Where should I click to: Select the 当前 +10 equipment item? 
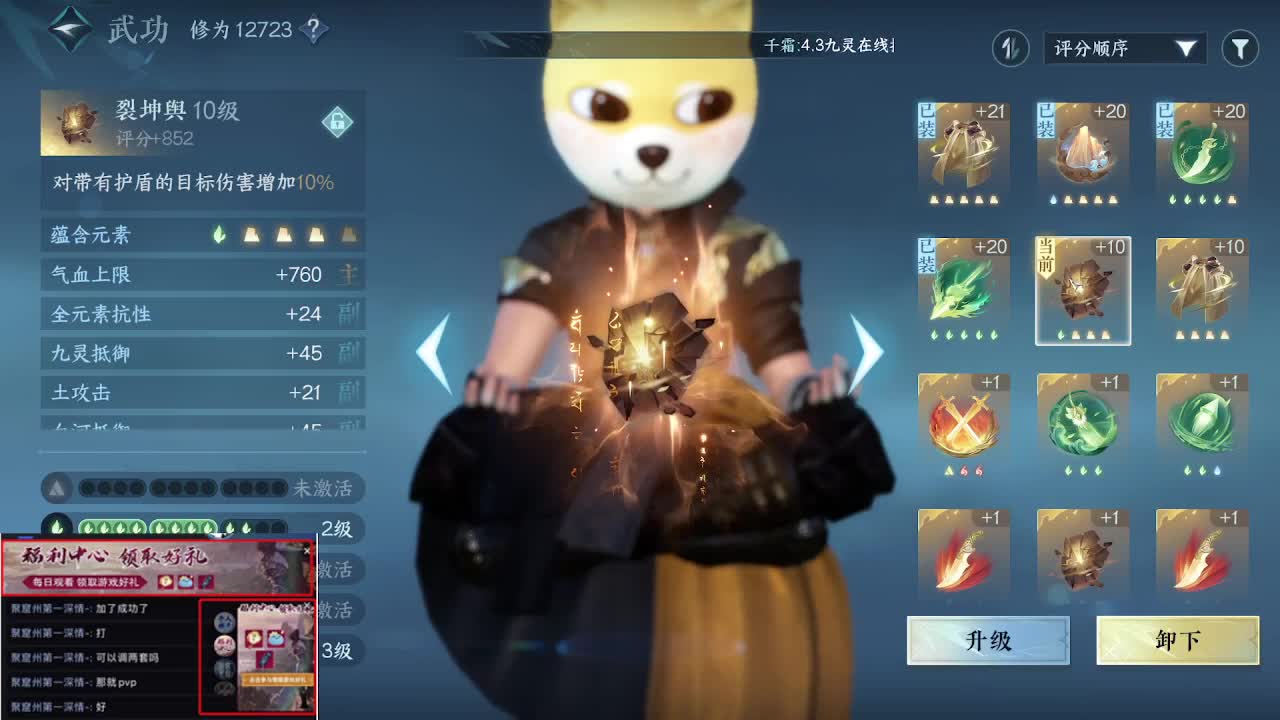1082,290
